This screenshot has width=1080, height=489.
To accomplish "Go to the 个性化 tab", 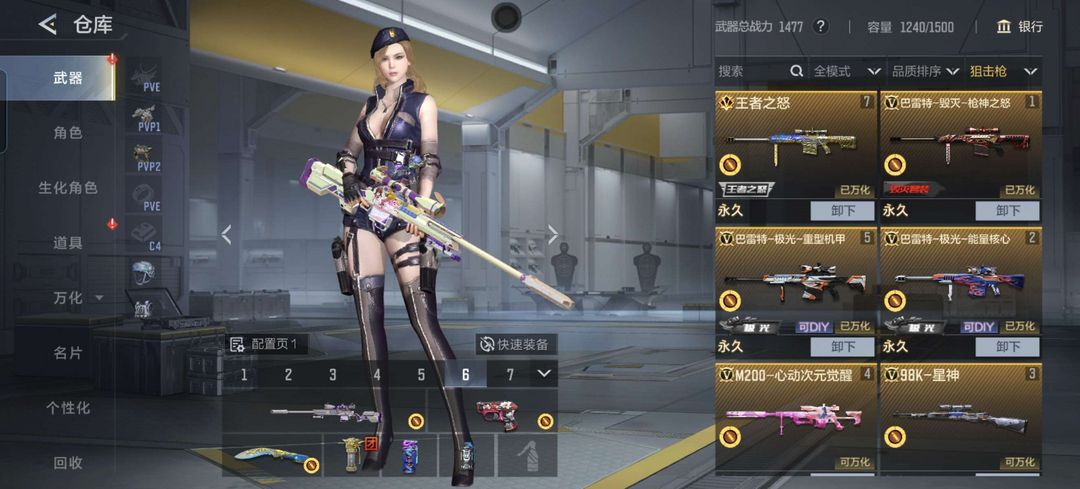I will click(68, 407).
